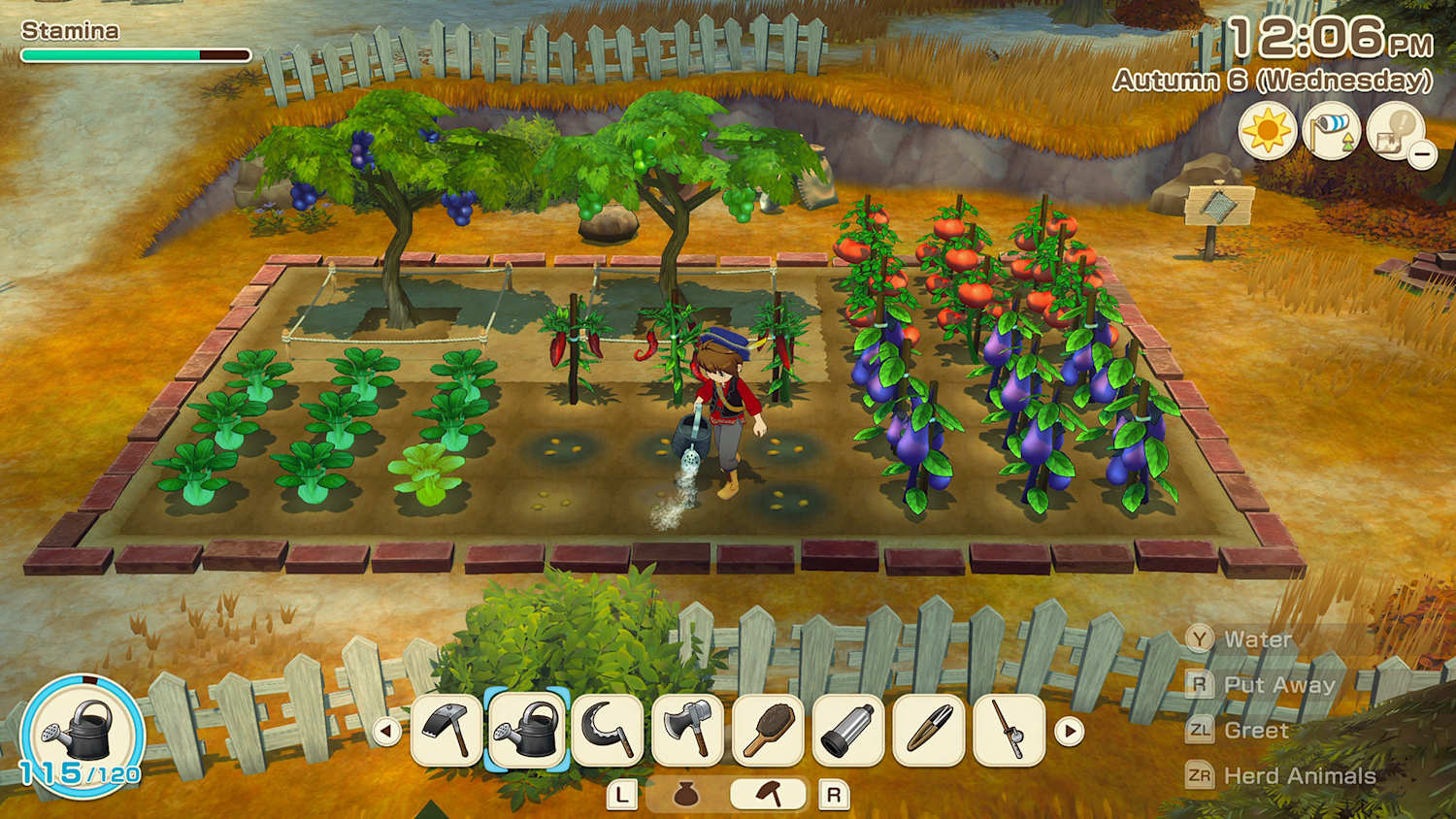Select the milker tool

click(x=848, y=733)
